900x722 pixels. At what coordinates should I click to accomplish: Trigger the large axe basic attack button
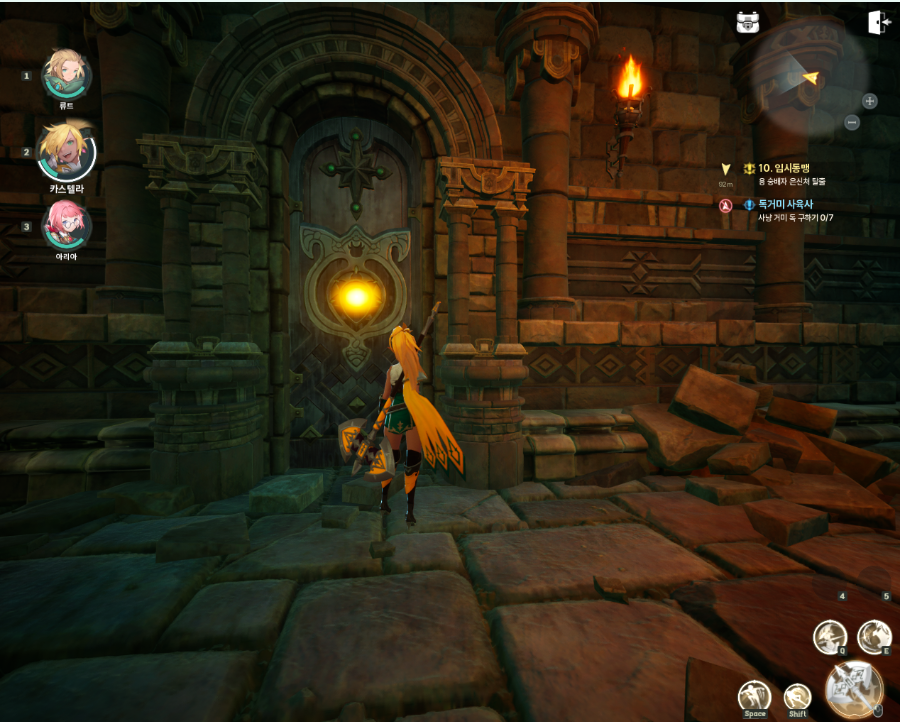point(854,689)
